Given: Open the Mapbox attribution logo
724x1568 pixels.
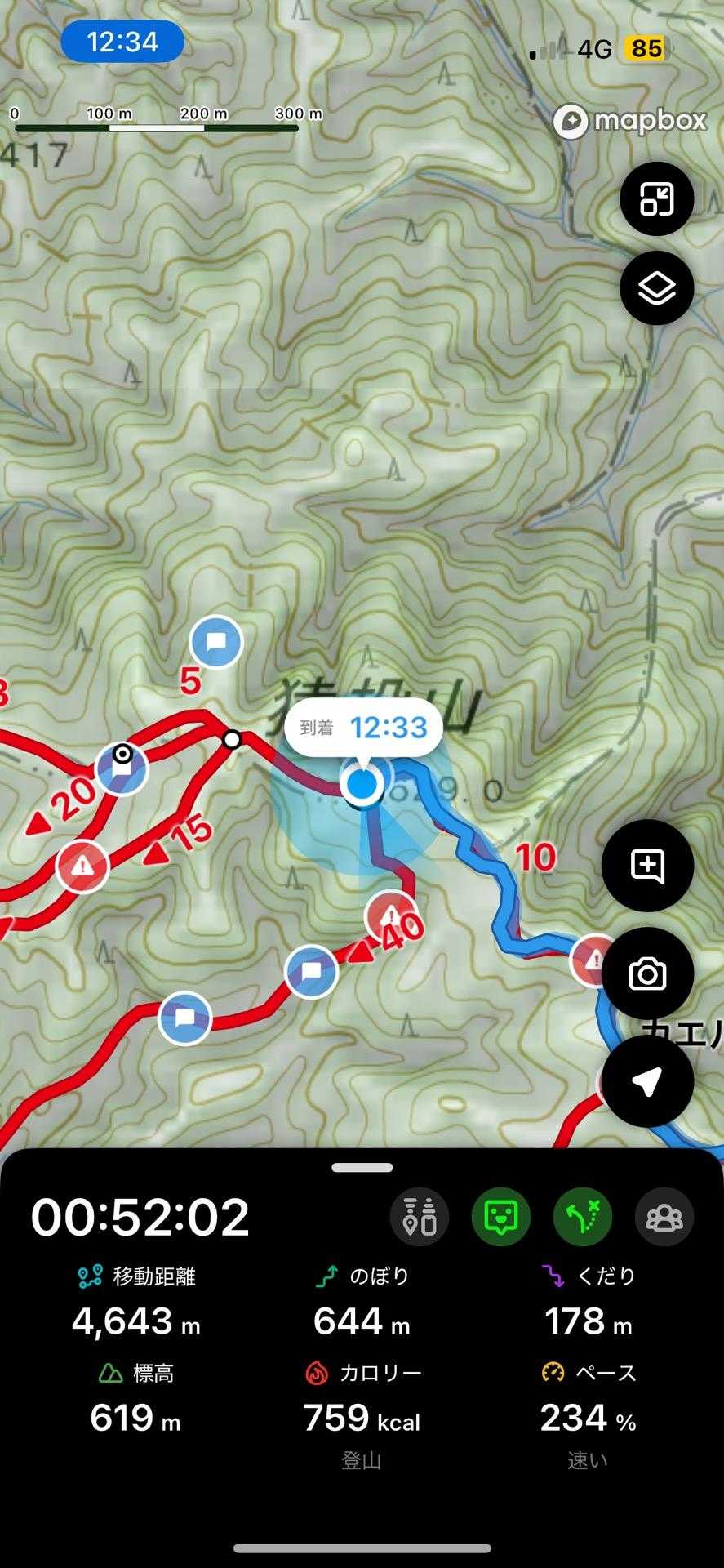Looking at the screenshot, I should [x=629, y=122].
